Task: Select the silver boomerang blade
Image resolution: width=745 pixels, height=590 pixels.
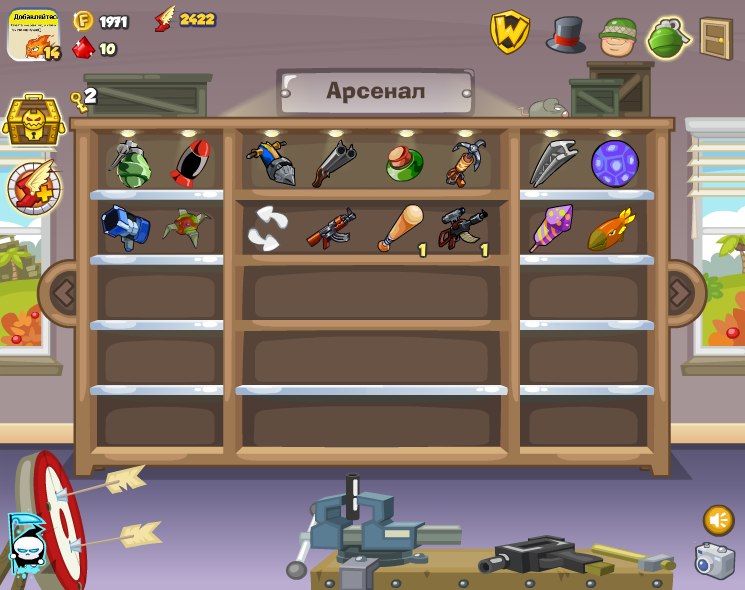Action: click(552, 163)
